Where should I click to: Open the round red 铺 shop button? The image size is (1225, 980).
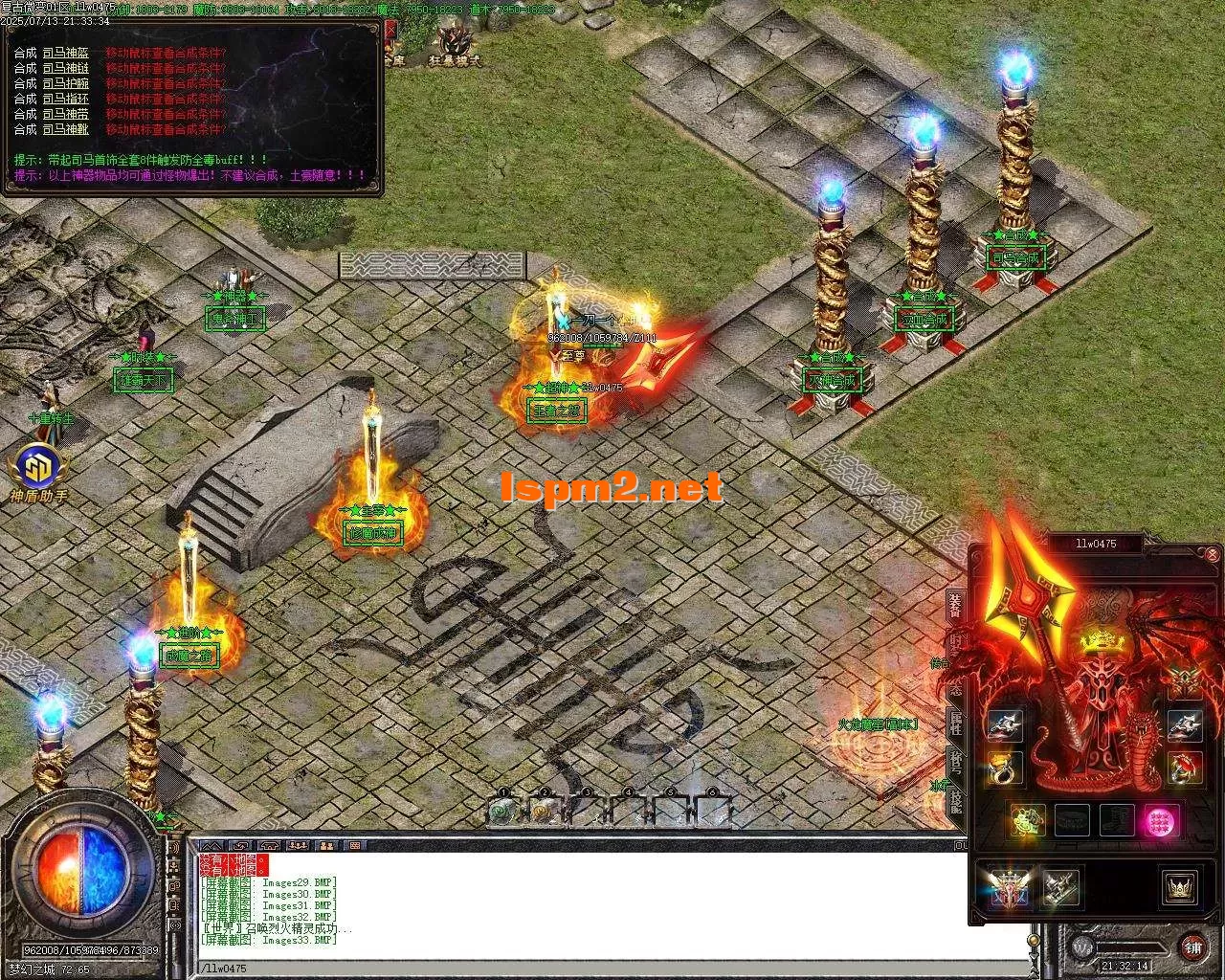(1193, 947)
